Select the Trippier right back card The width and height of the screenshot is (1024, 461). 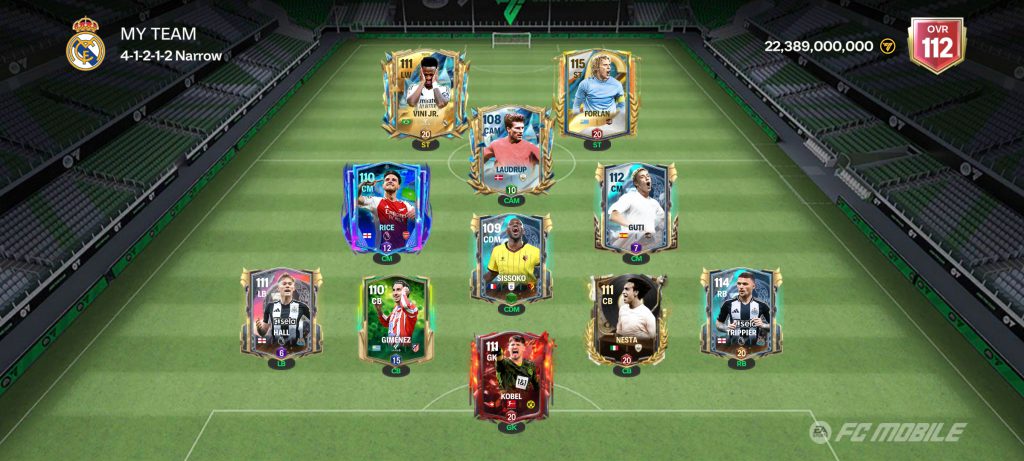(x=741, y=313)
